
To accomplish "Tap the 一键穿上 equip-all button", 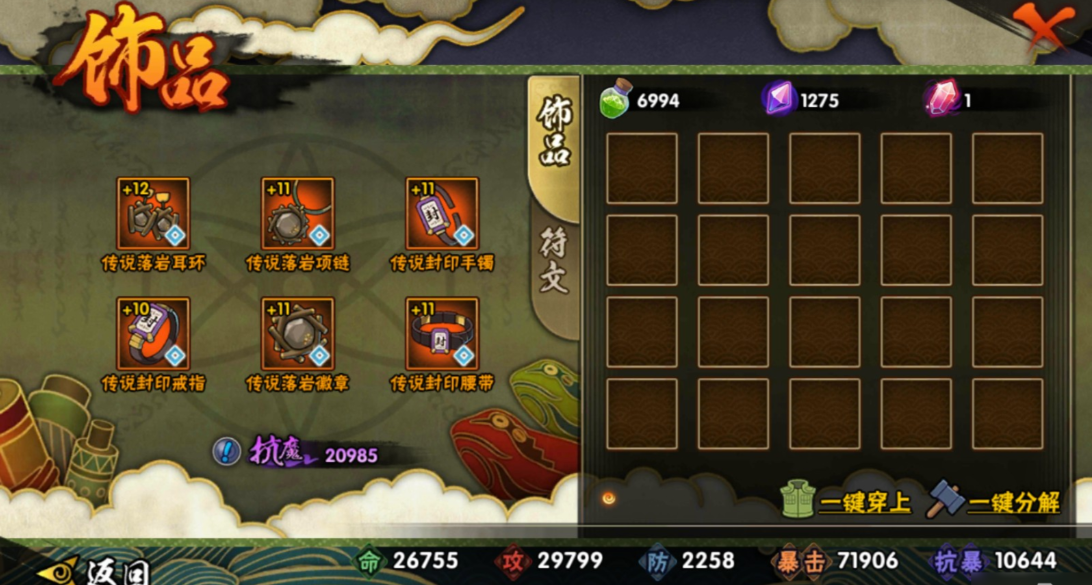I will pyautogui.click(x=846, y=500).
